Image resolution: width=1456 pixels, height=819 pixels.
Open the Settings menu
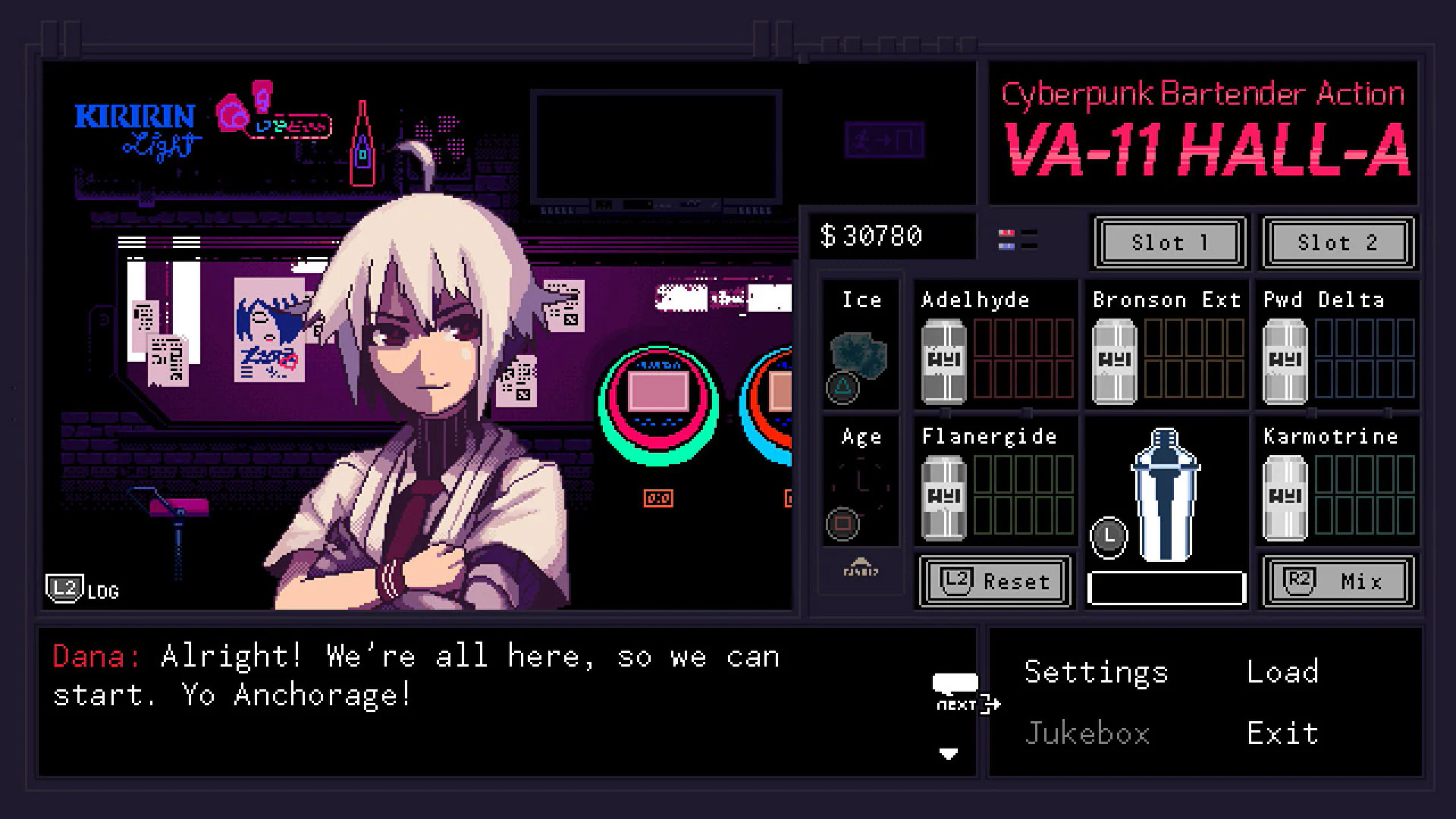1095,671
